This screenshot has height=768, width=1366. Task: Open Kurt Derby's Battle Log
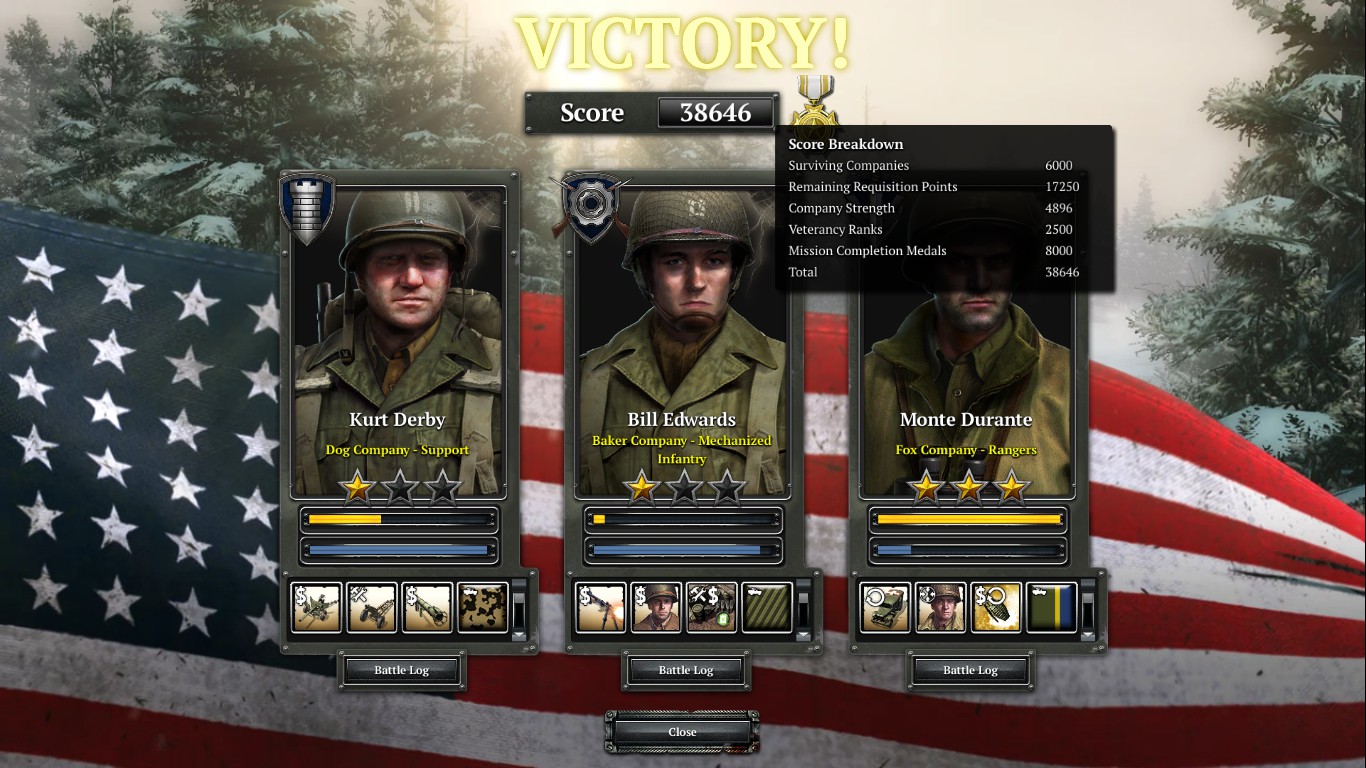pyautogui.click(x=402, y=670)
